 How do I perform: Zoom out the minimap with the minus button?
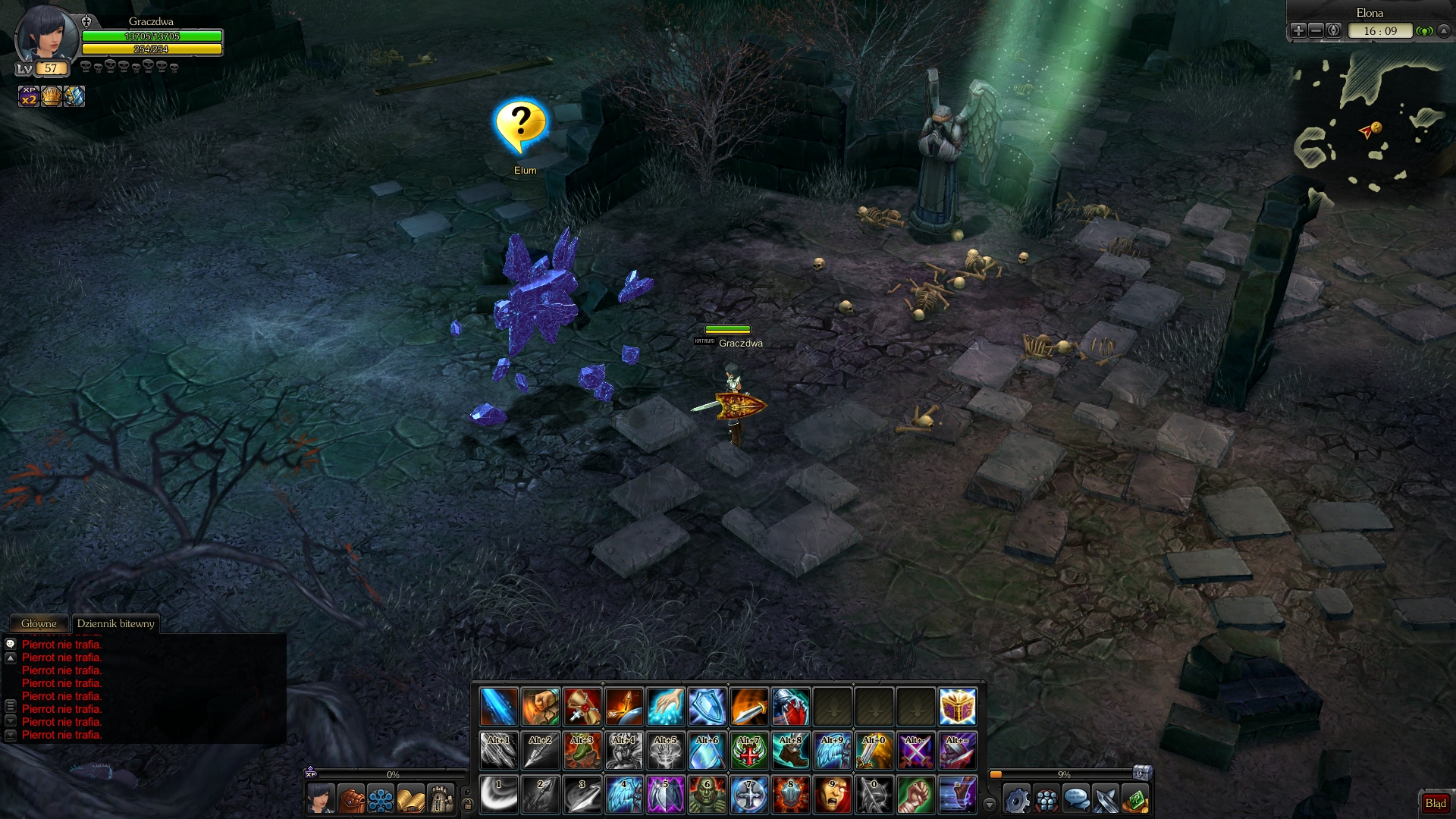pos(1316,30)
